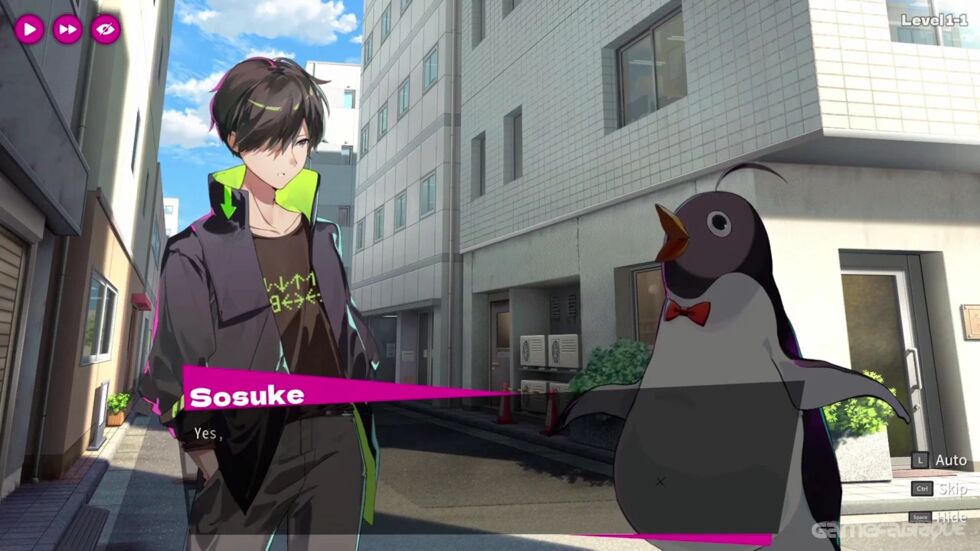Enable Auto dialogue mode
This screenshot has height=551, width=980.
coord(950,461)
